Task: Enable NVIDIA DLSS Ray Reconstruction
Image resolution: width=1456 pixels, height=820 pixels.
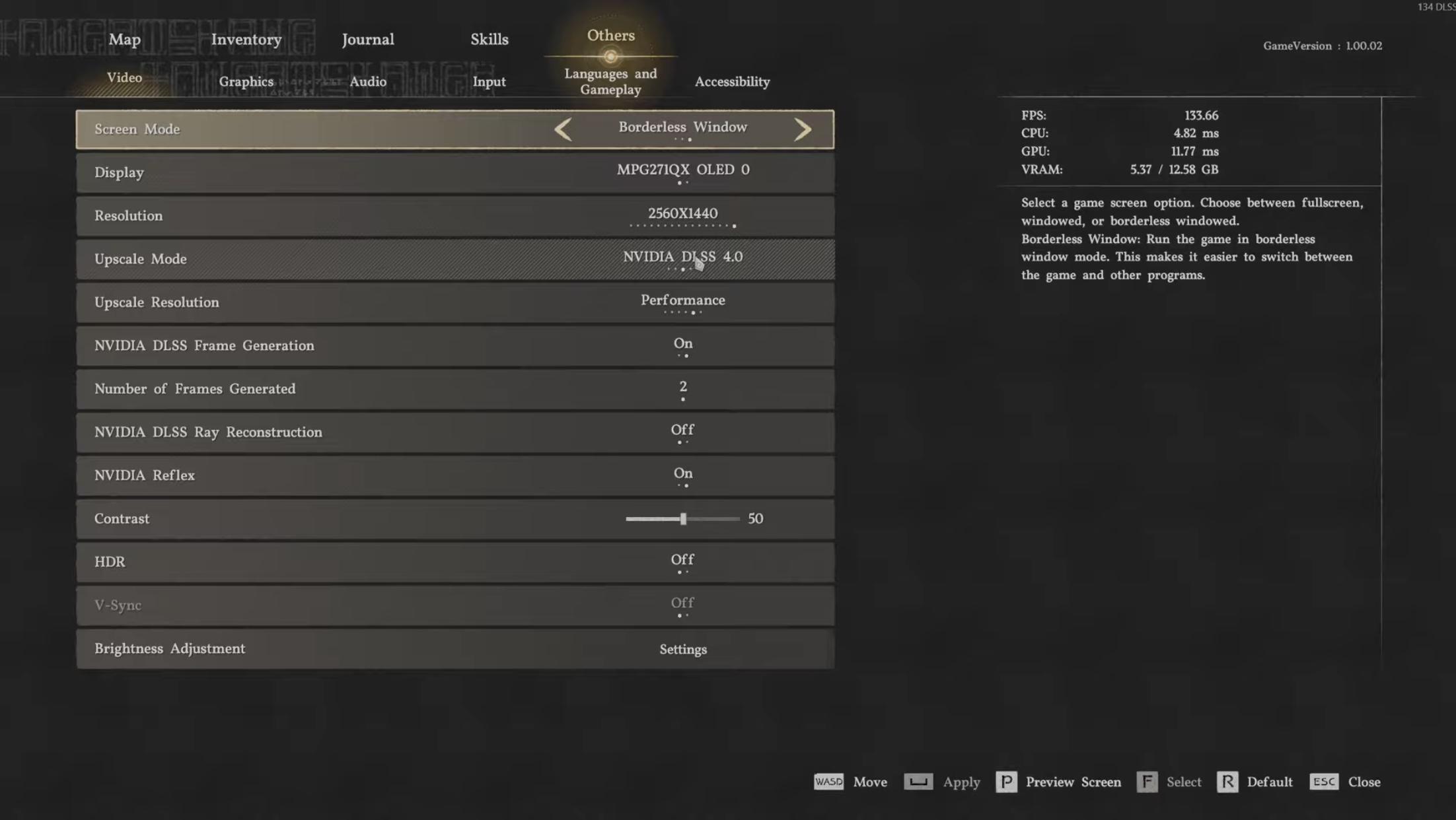Action: click(682, 430)
